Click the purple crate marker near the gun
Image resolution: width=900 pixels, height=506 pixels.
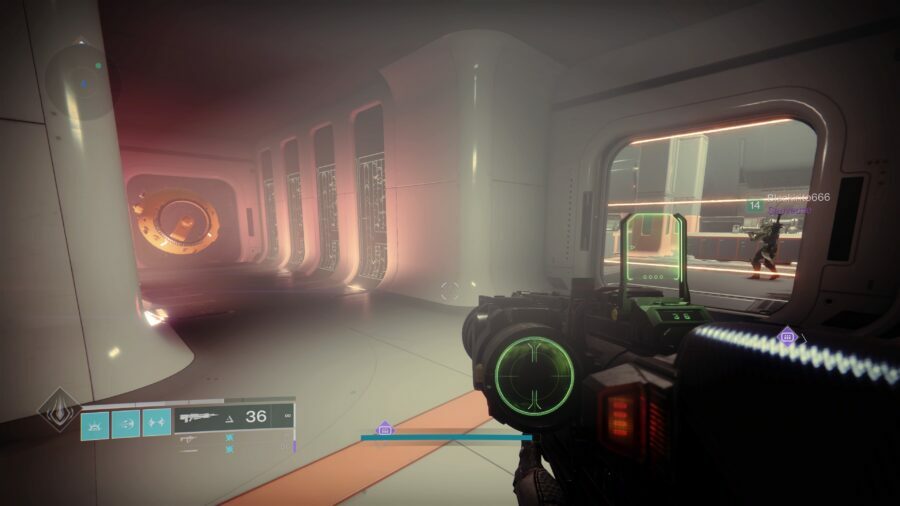(787, 336)
